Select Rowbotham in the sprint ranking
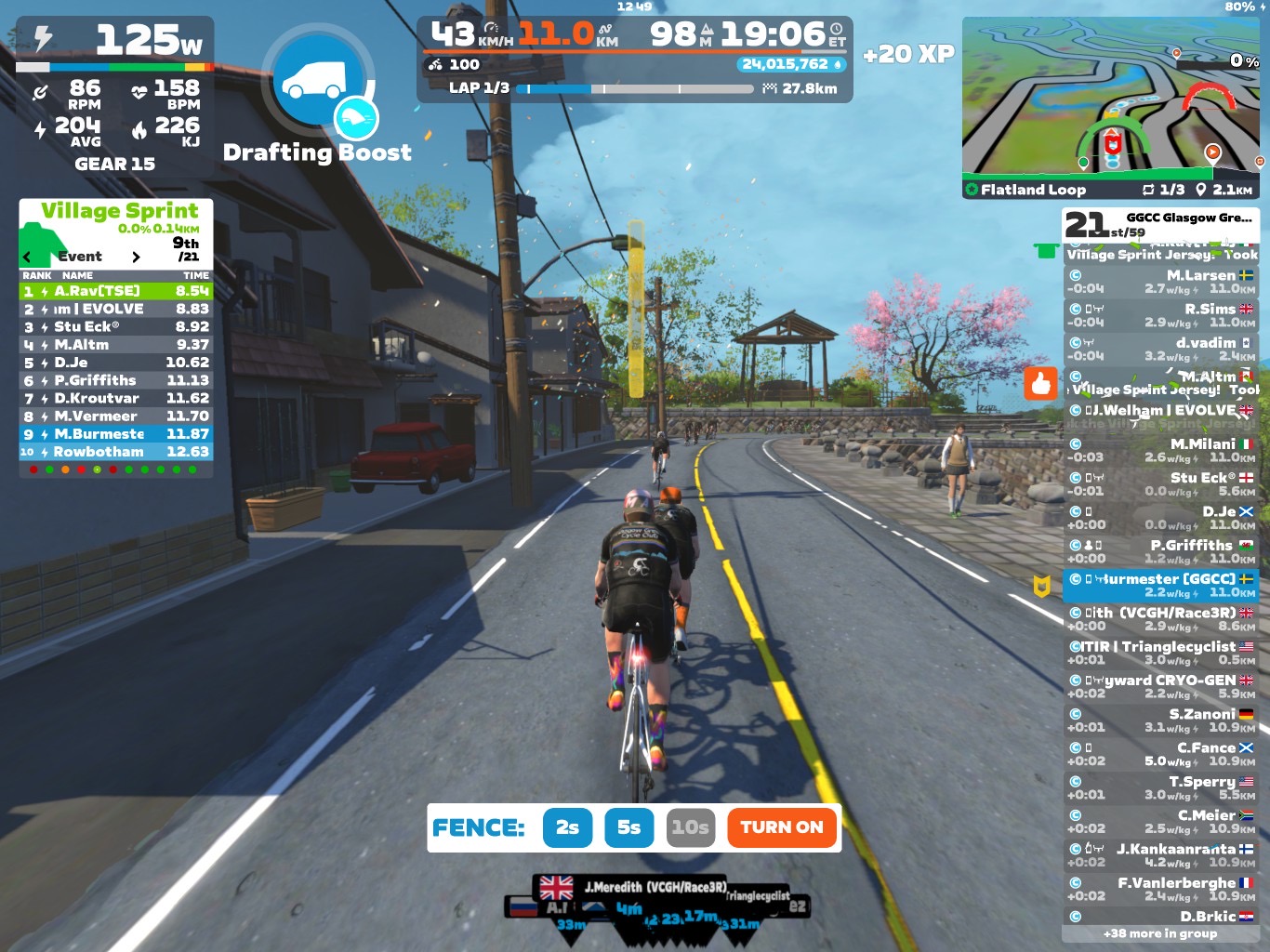 pos(116,452)
